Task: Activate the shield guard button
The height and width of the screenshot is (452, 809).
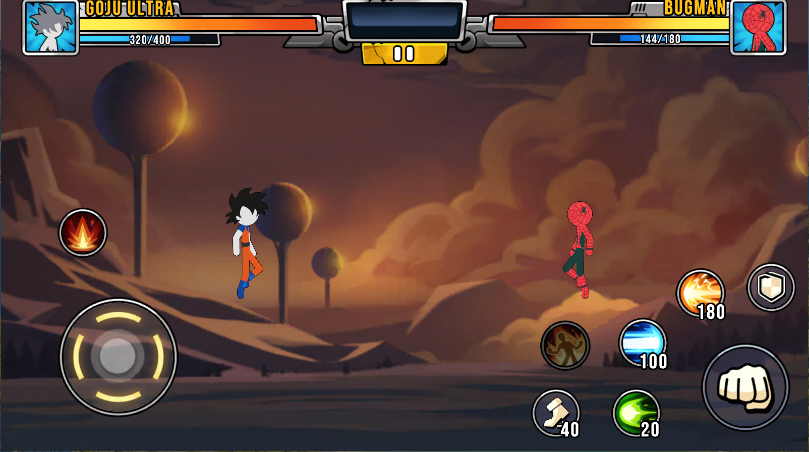Action: pos(771,287)
